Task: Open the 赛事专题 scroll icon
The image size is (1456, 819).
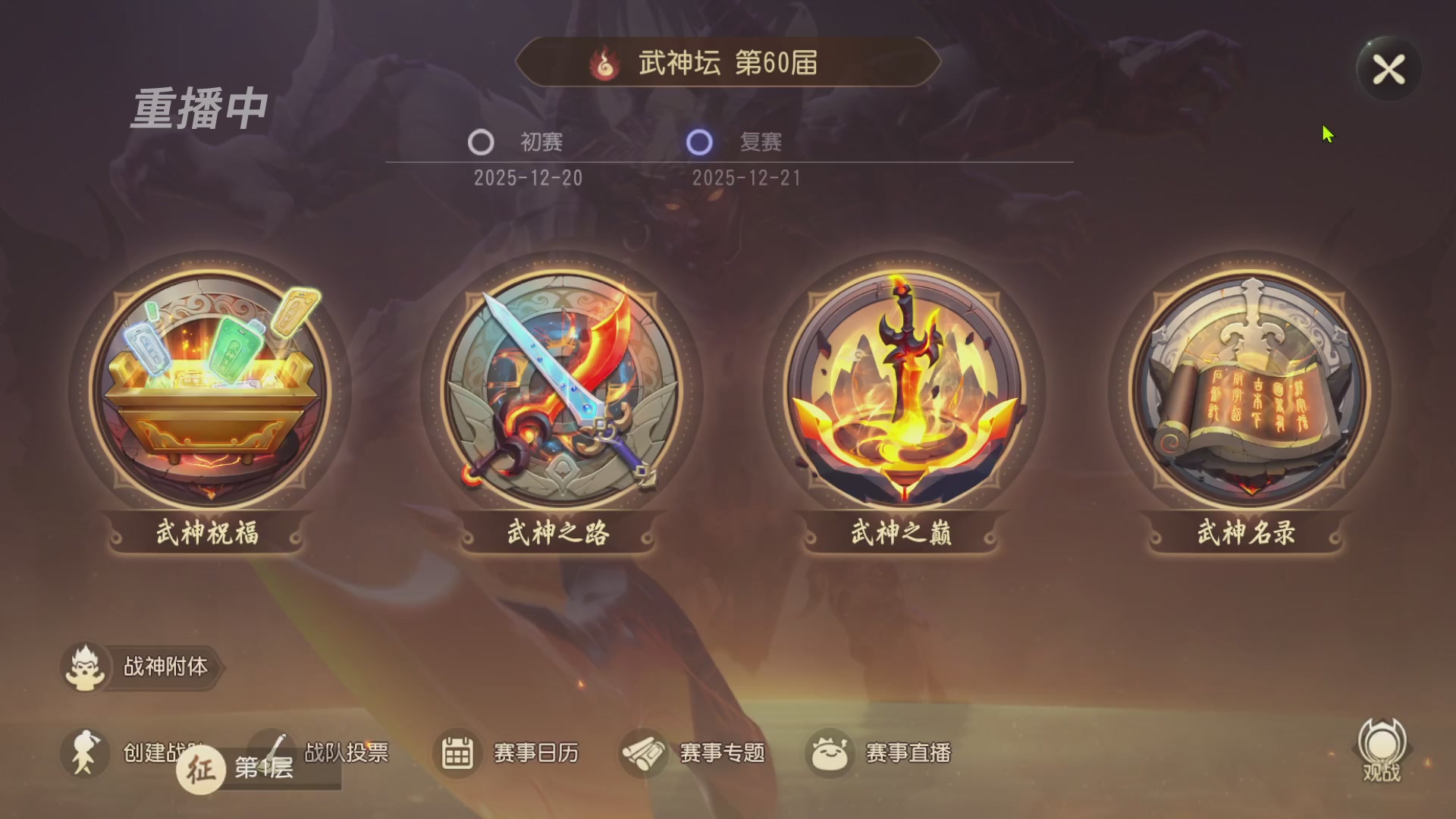Action: pos(644,752)
